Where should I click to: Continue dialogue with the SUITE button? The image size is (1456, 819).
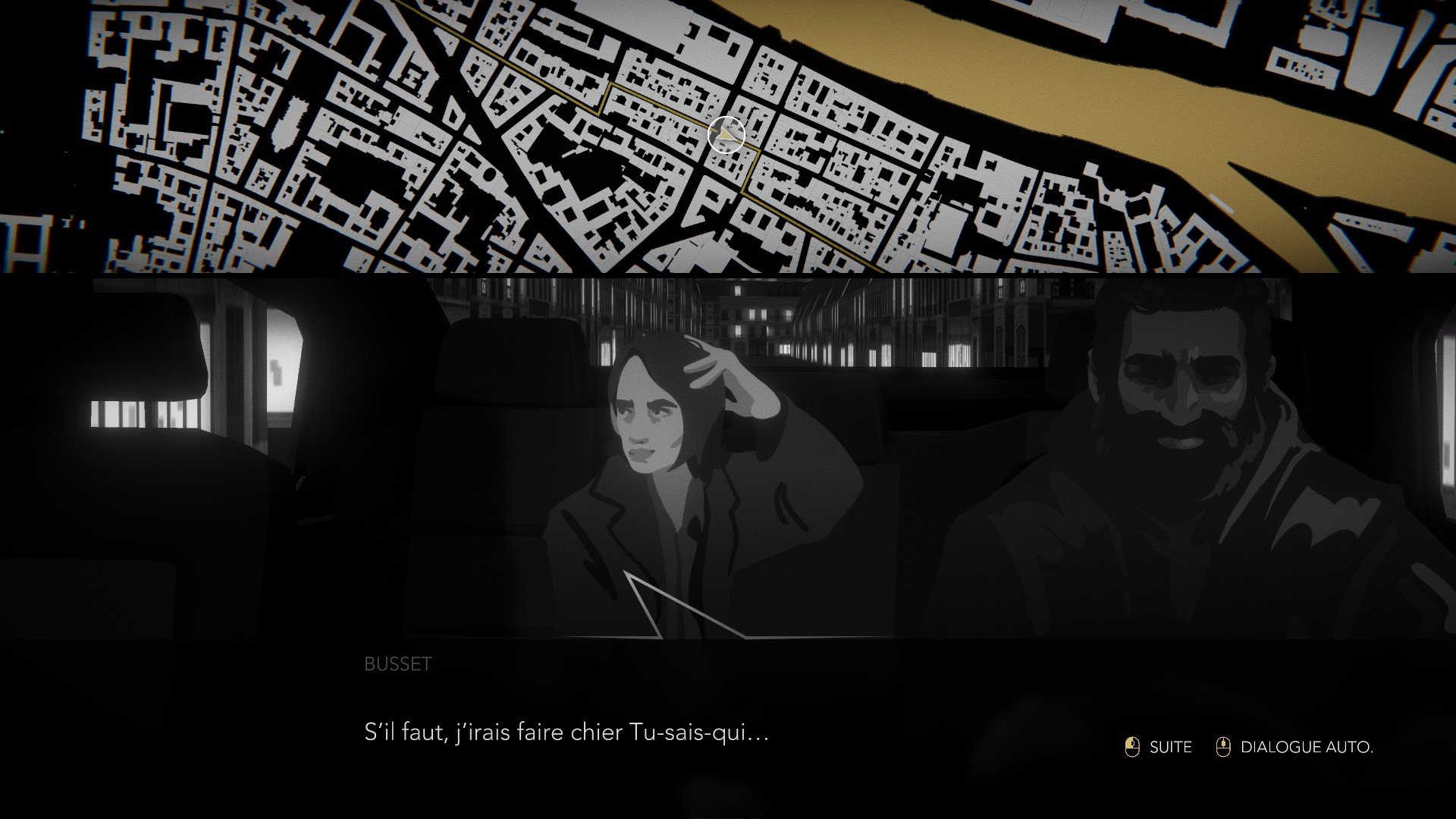(1159, 747)
